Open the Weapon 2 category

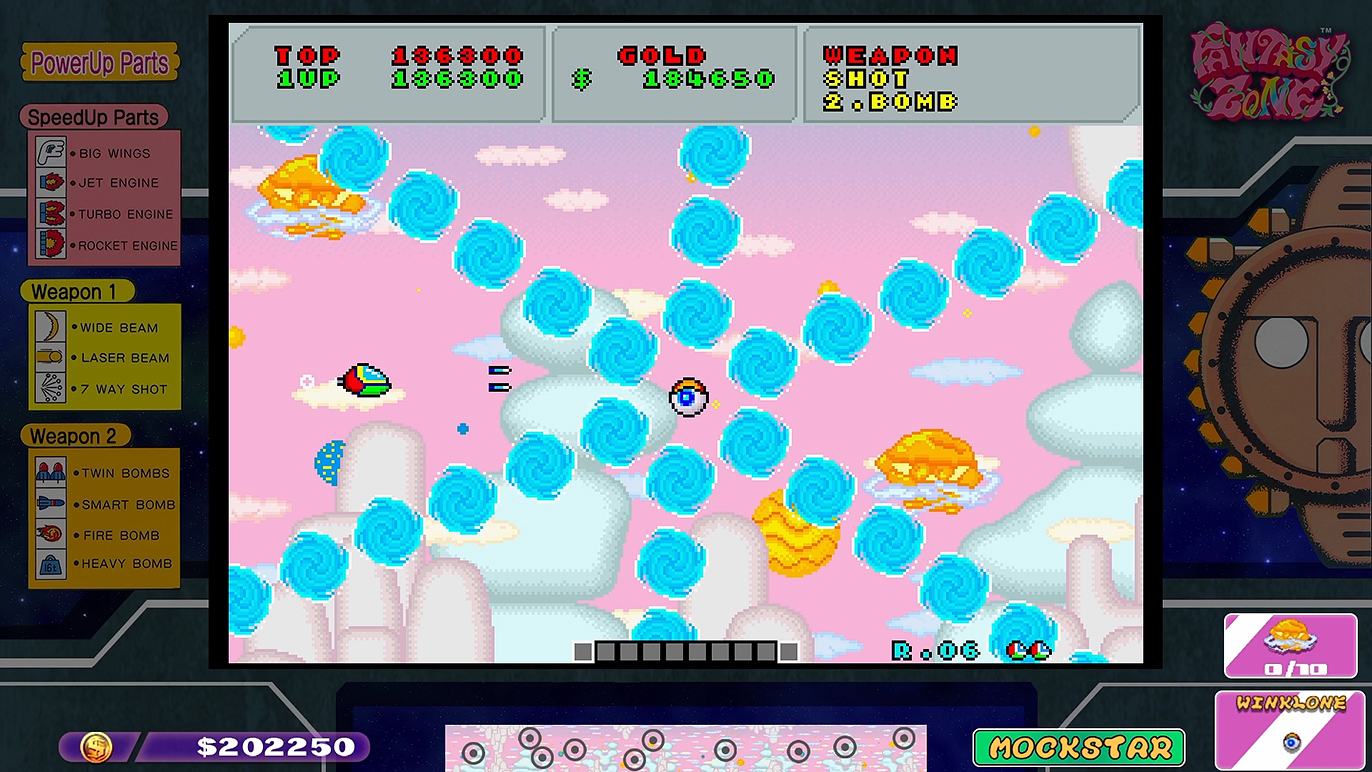73,436
